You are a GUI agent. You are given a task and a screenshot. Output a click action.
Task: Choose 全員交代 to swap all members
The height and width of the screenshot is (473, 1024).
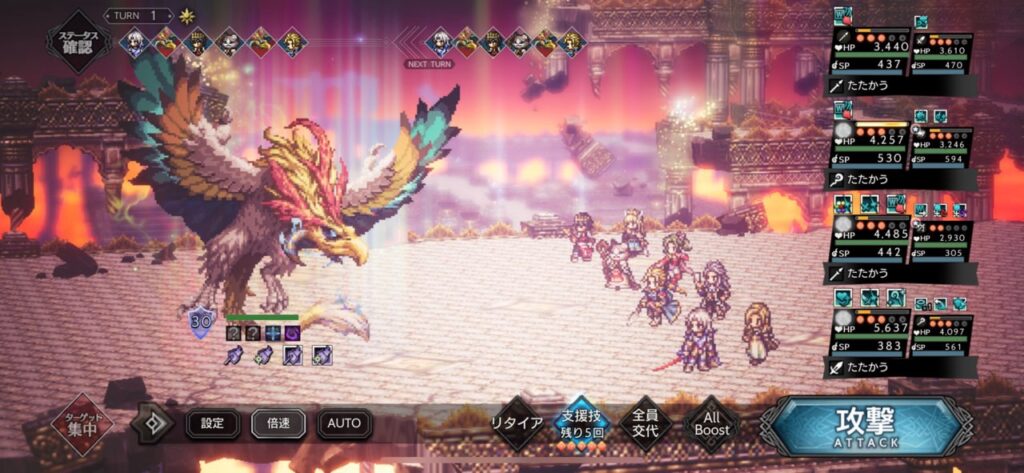point(645,422)
